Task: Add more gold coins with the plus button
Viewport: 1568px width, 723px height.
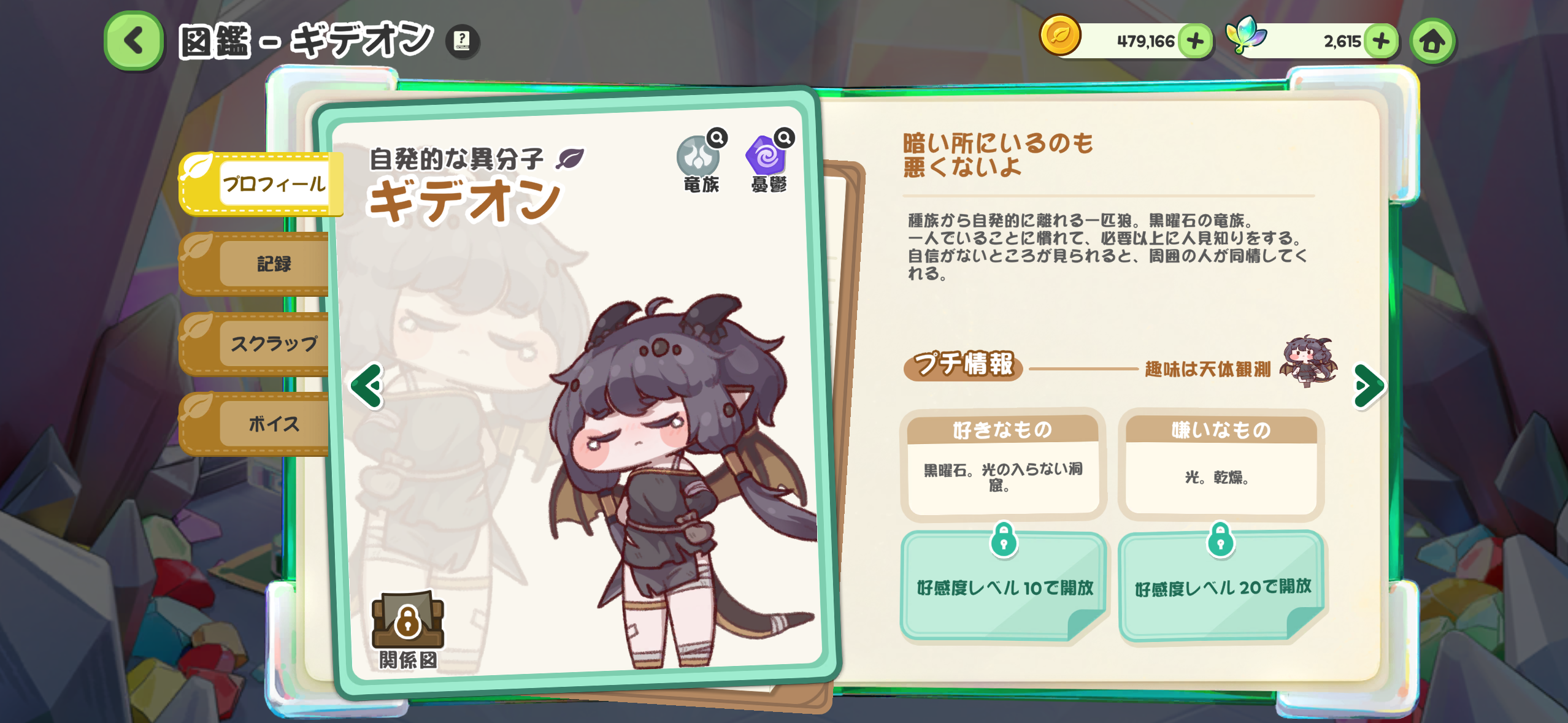Action: [1195, 41]
